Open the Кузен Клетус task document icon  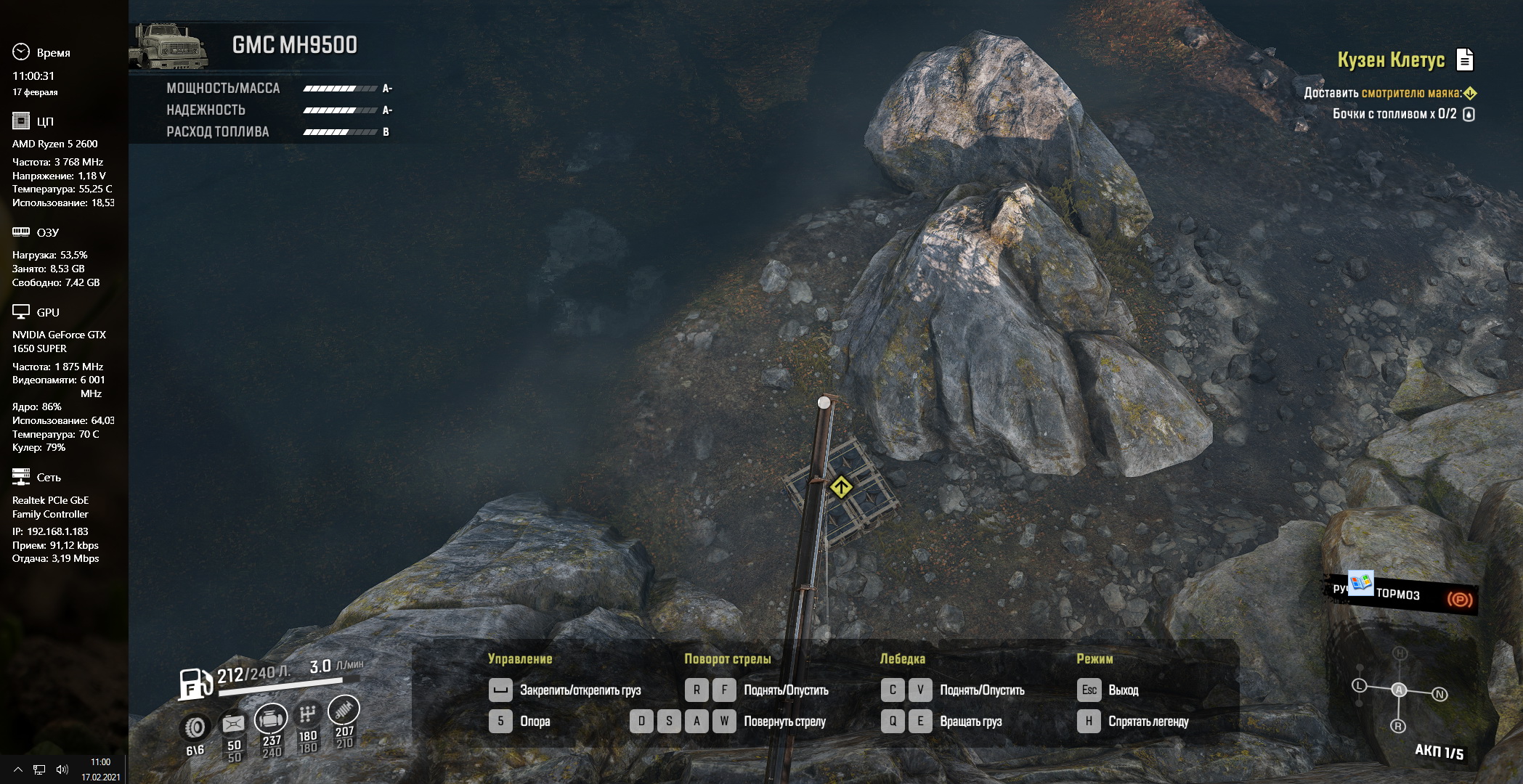[x=1465, y=60]
